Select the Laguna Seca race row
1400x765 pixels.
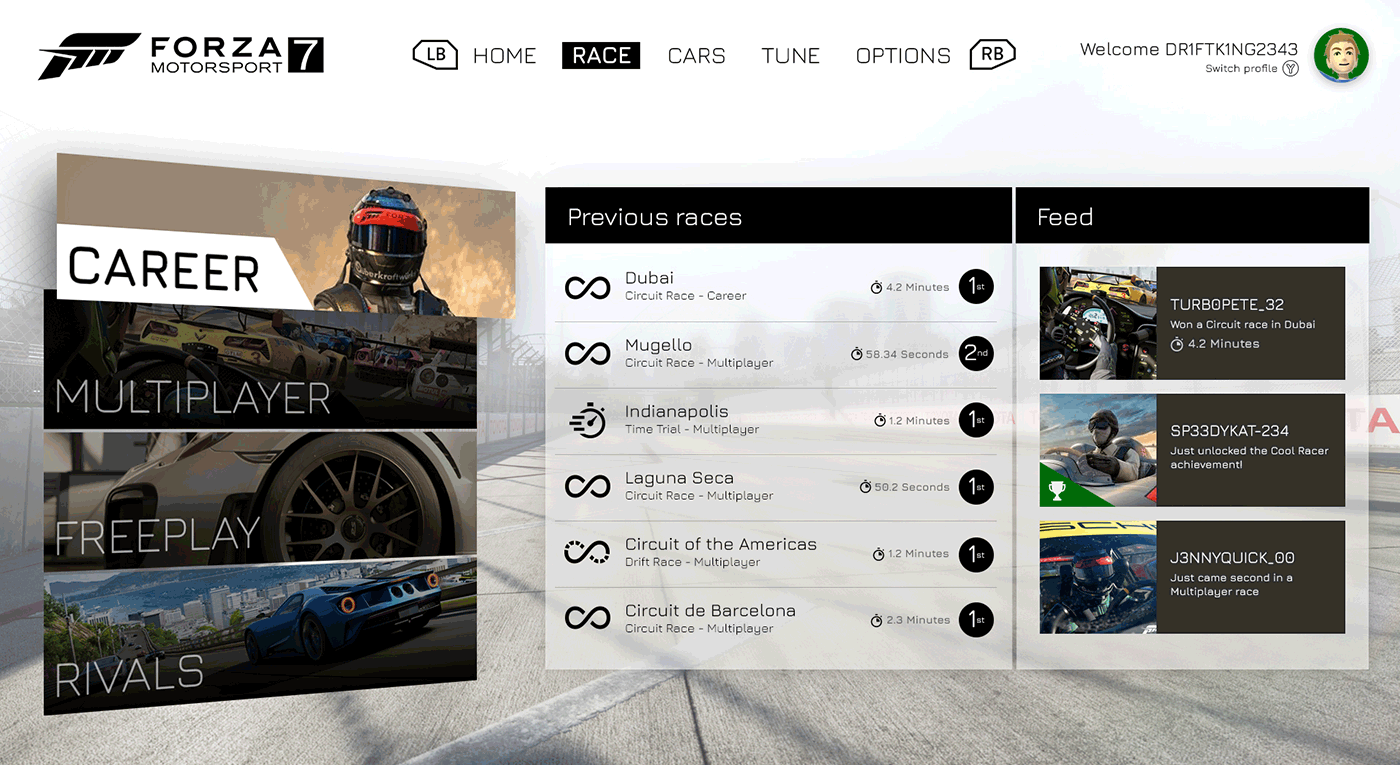[x=775, y=487]
